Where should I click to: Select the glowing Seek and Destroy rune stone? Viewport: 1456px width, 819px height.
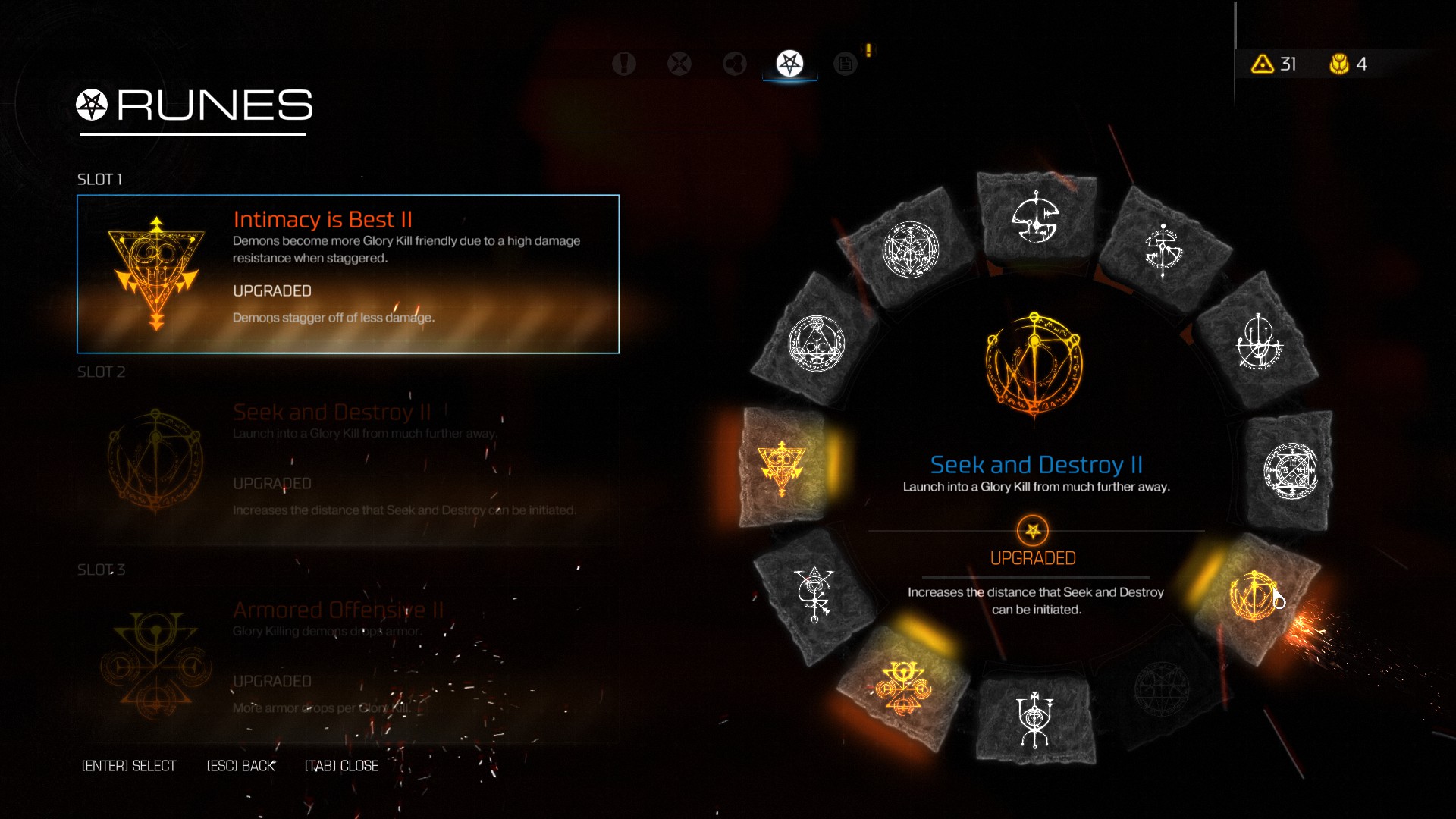click(1255, 595)
